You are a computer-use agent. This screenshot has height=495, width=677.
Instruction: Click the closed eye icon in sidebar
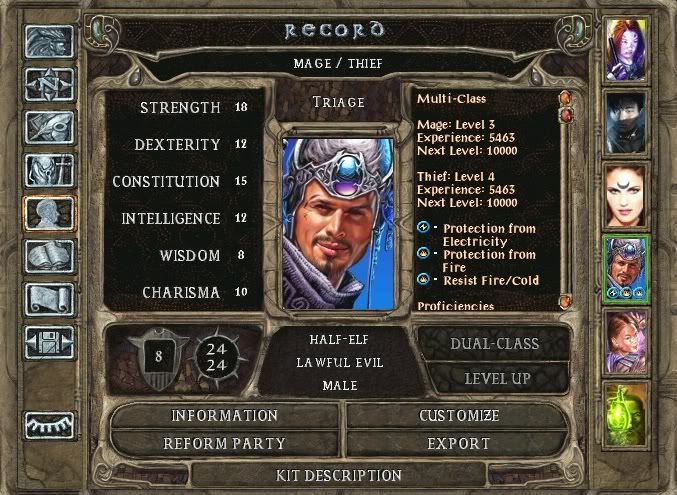pyautogui.click(x=49, y=423)
